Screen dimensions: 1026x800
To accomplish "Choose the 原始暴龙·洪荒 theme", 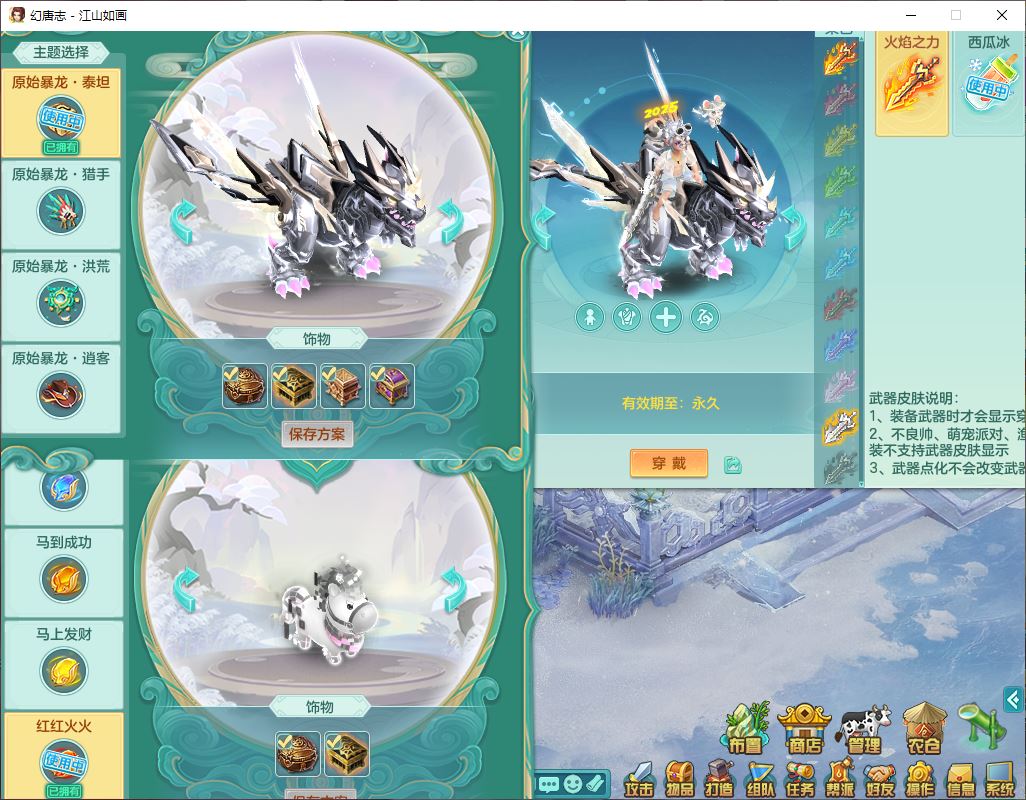I will pyautogui.click(x=61, y=295).
